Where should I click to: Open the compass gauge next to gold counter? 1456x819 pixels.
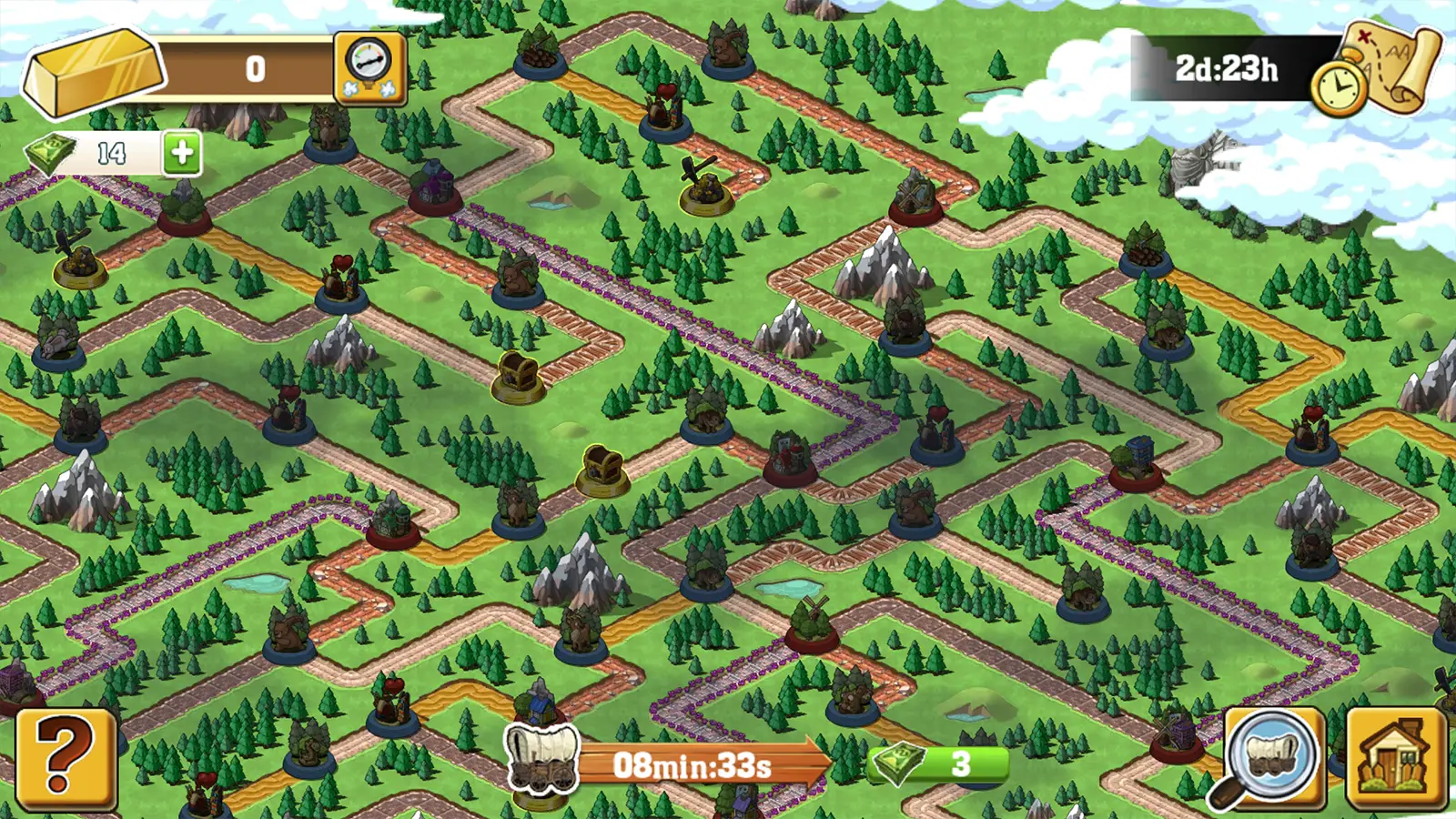(x=369, y=68)
